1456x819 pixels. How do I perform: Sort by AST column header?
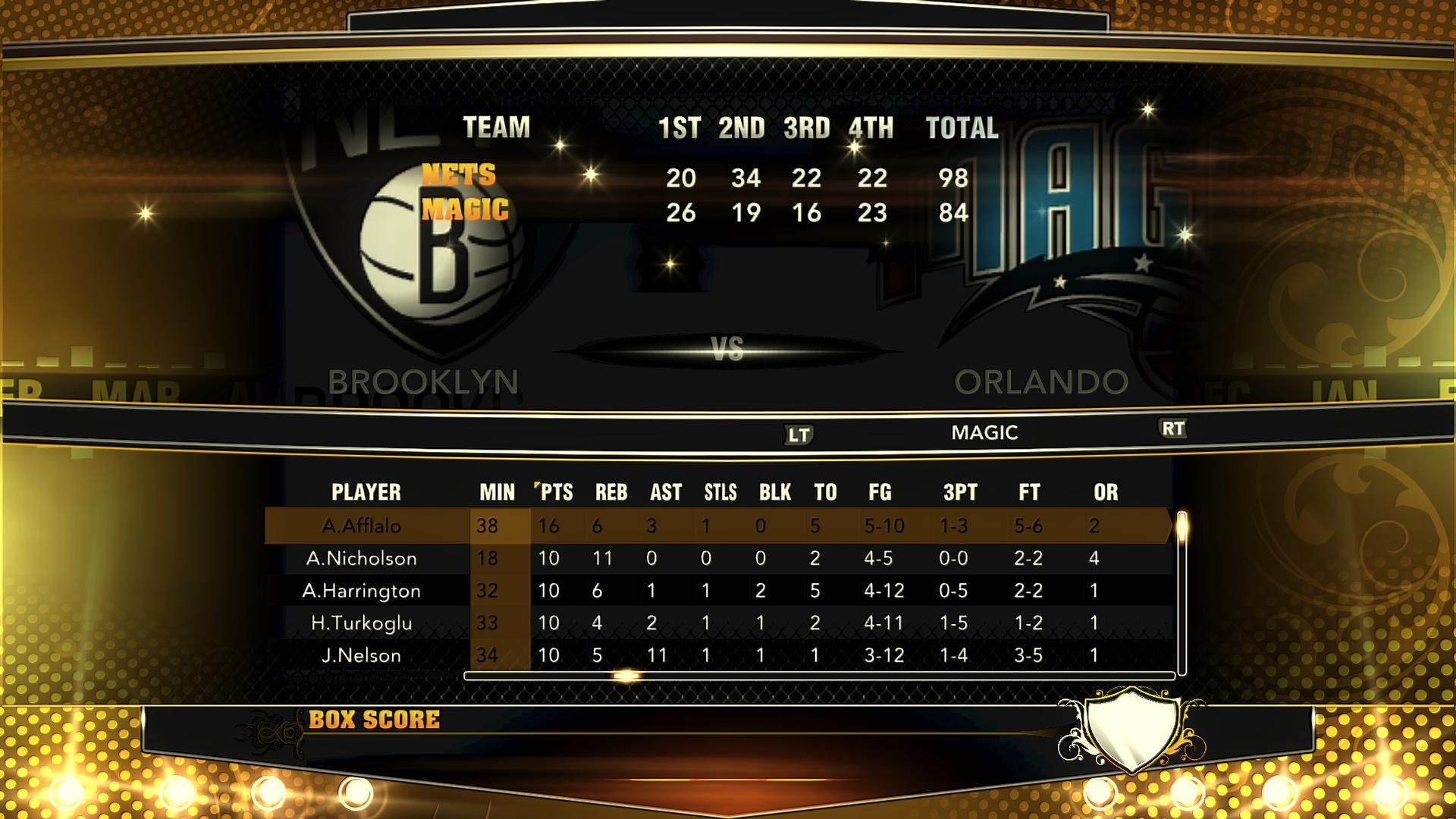[665, 492]
